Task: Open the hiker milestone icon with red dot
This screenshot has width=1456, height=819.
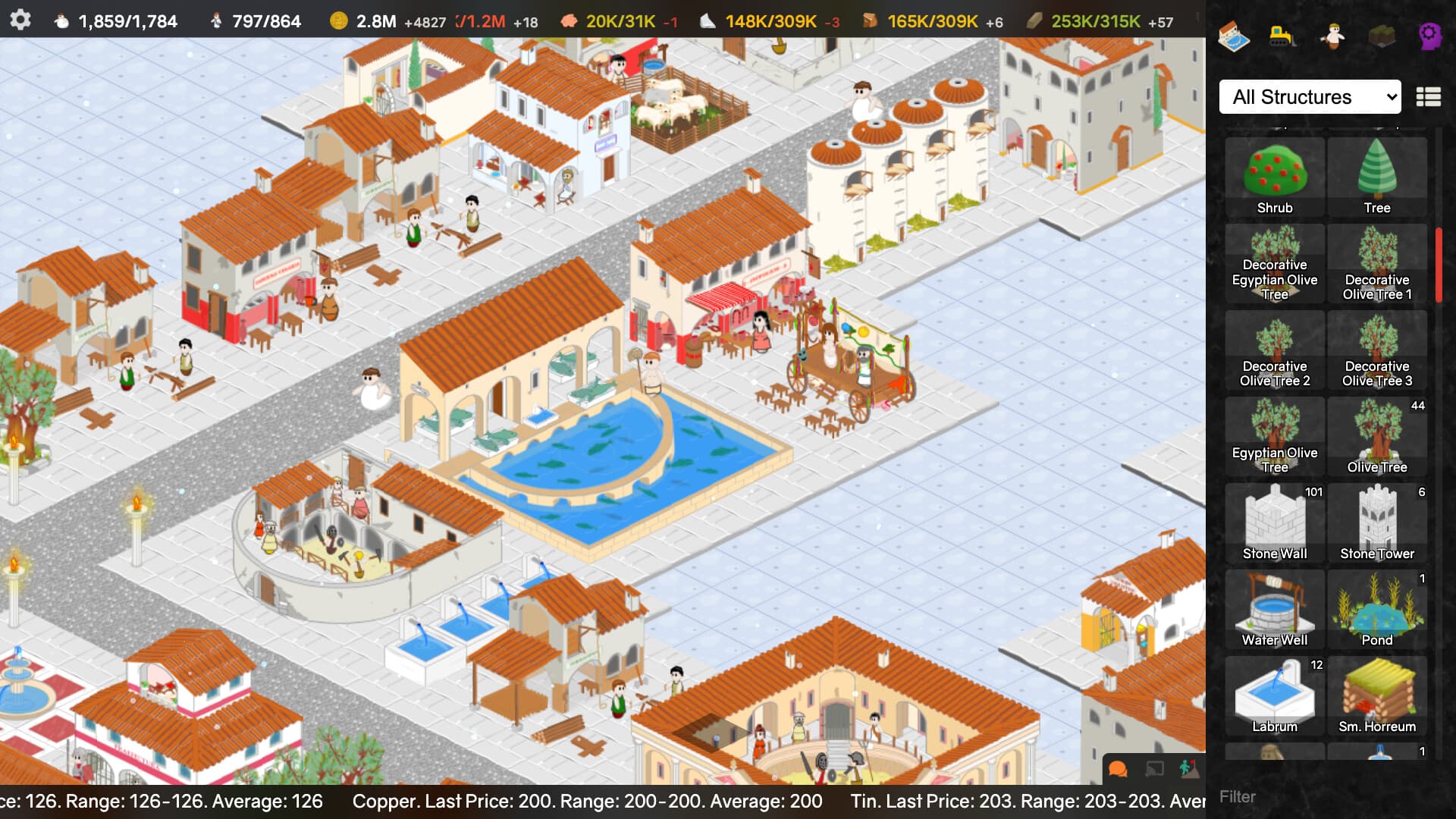Action: tap(1189, 770)
